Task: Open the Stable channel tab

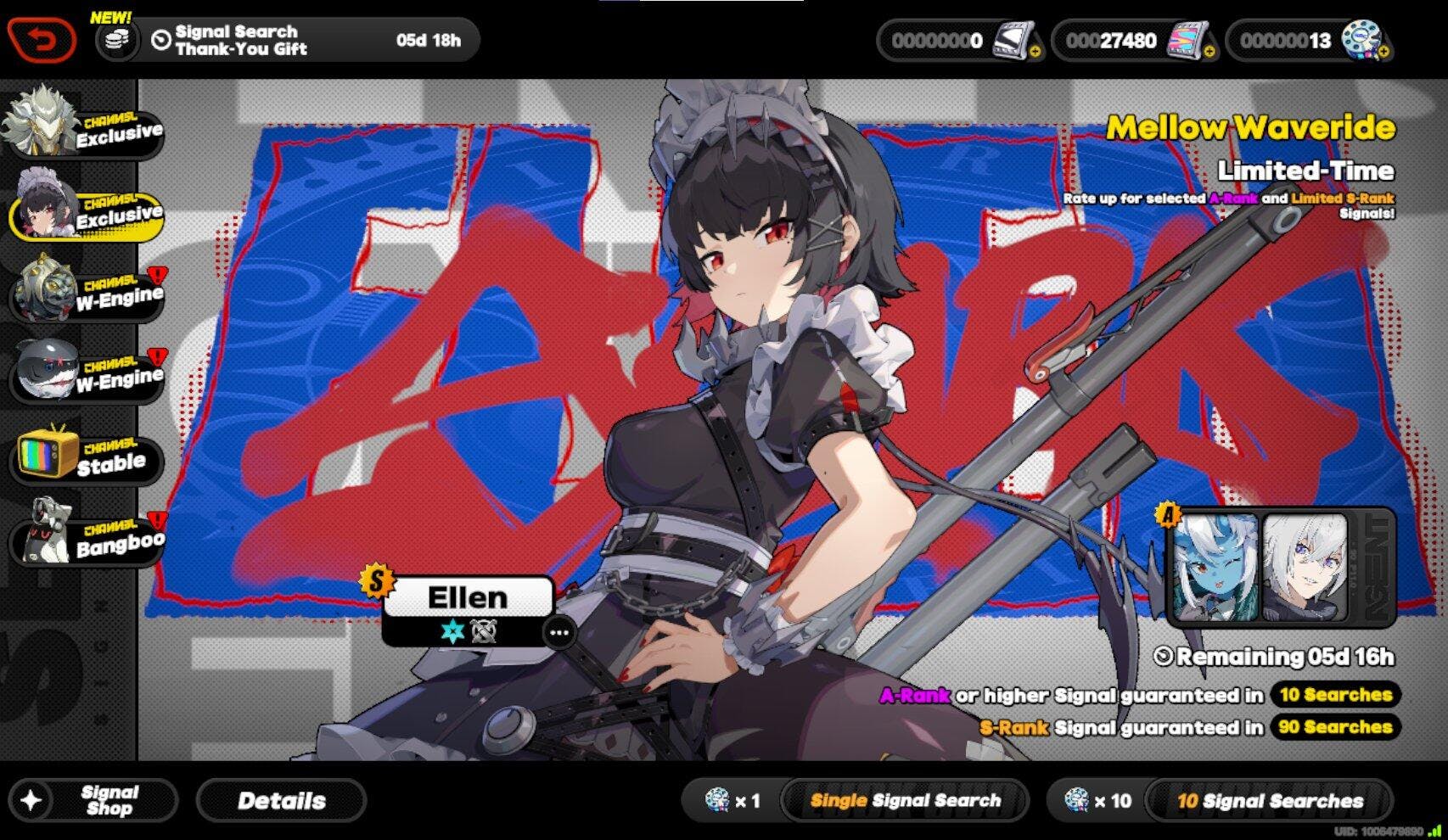Action: (x=85, y=456)
